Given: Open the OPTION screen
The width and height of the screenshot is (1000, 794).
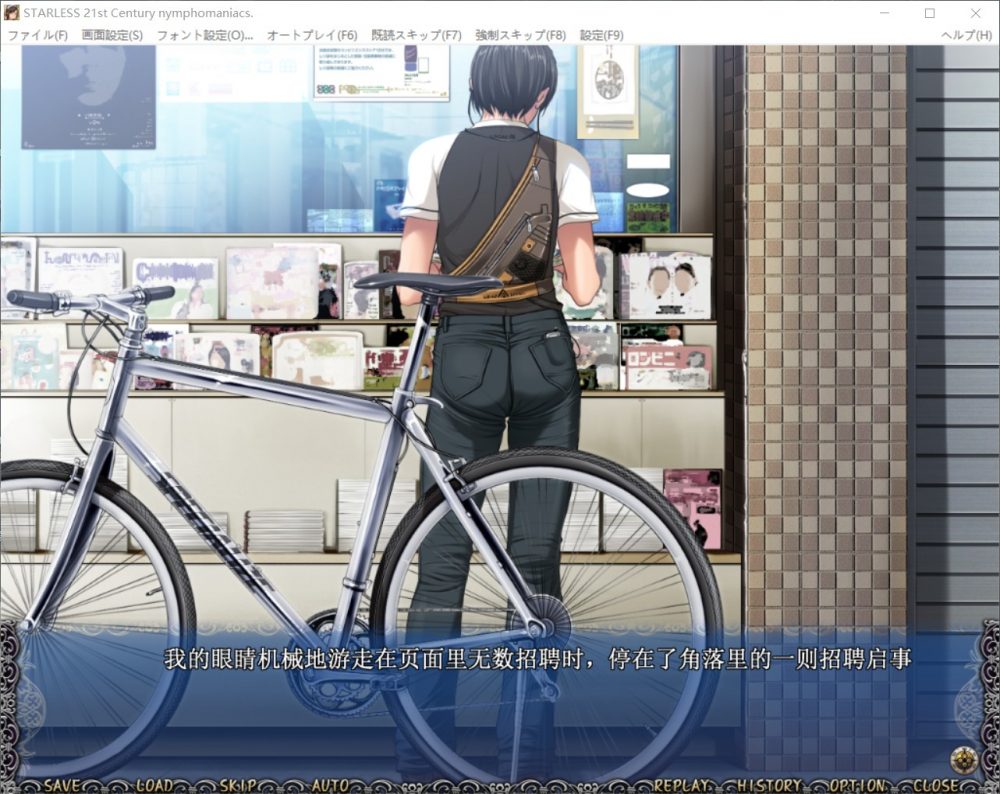Looking at the screenshot, I should pos(856,785).
